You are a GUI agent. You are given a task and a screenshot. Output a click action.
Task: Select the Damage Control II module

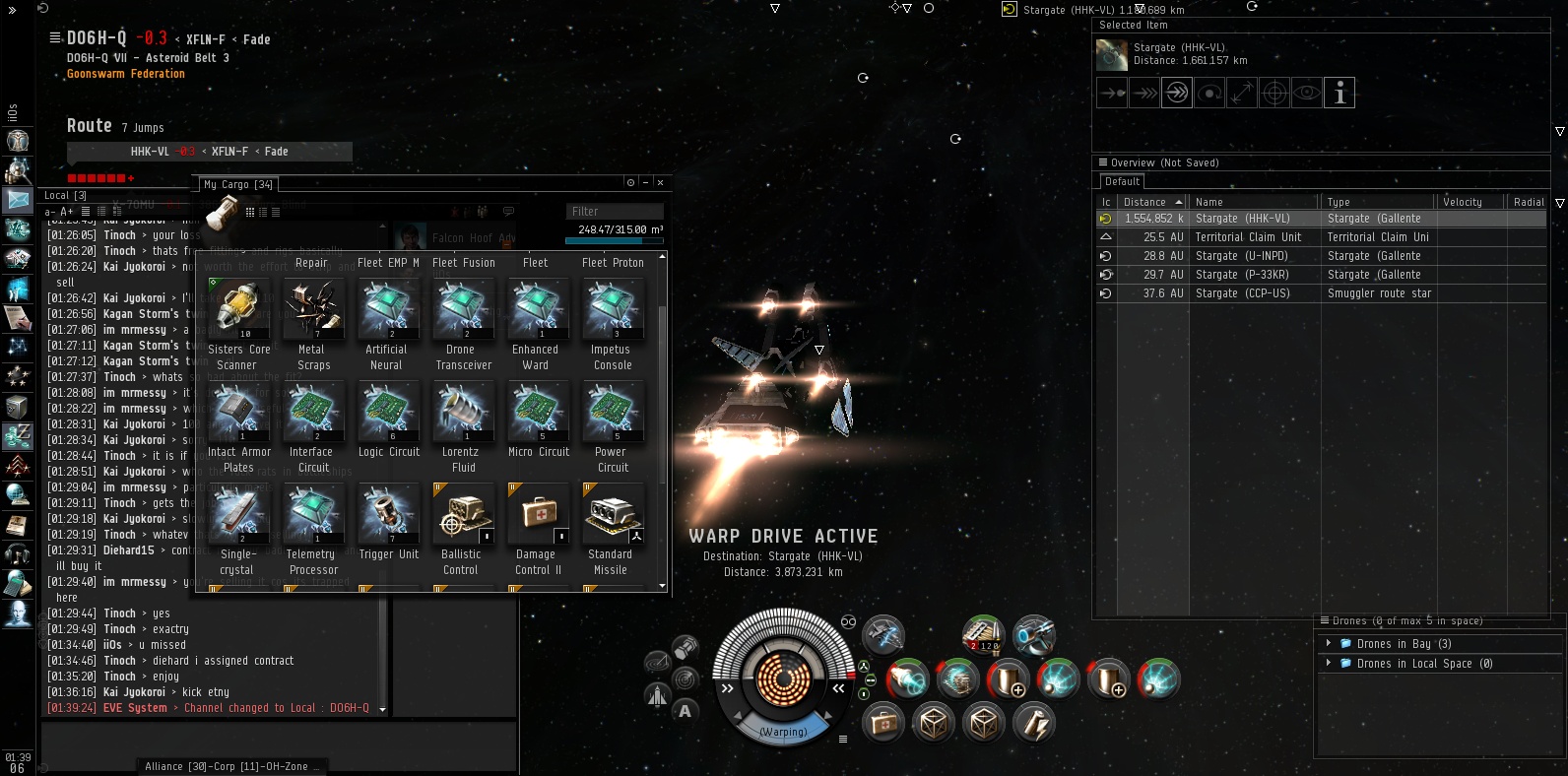pos(537,514)
